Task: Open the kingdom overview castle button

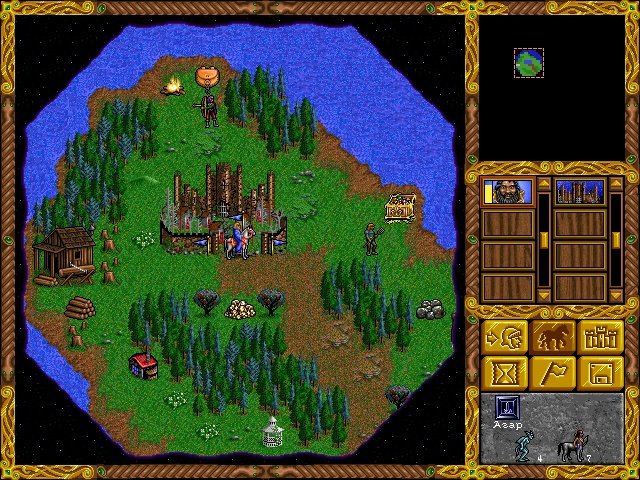Action: 601,336
